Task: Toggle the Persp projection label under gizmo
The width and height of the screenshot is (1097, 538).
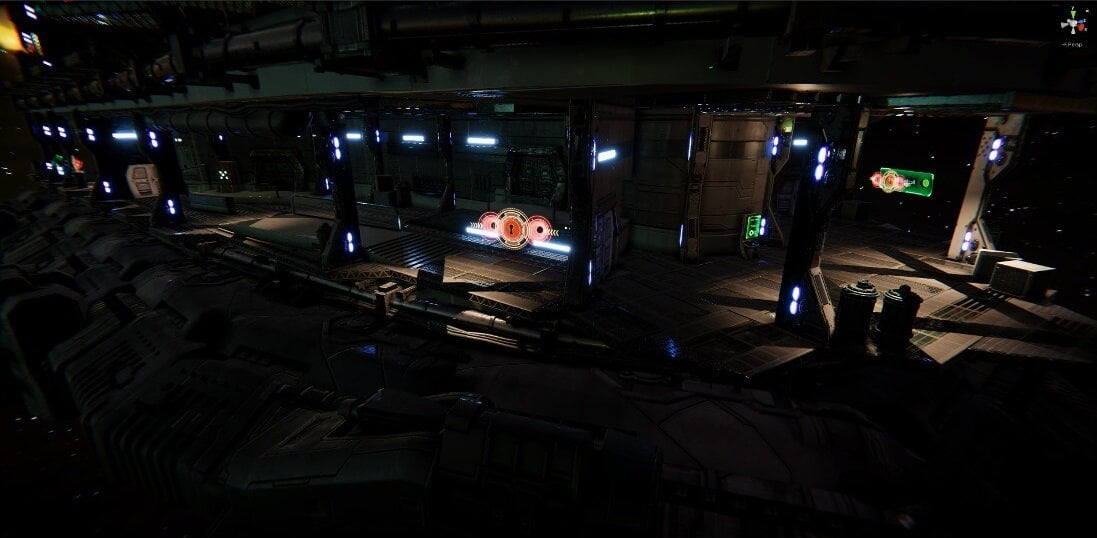Action: point(1075,44)
